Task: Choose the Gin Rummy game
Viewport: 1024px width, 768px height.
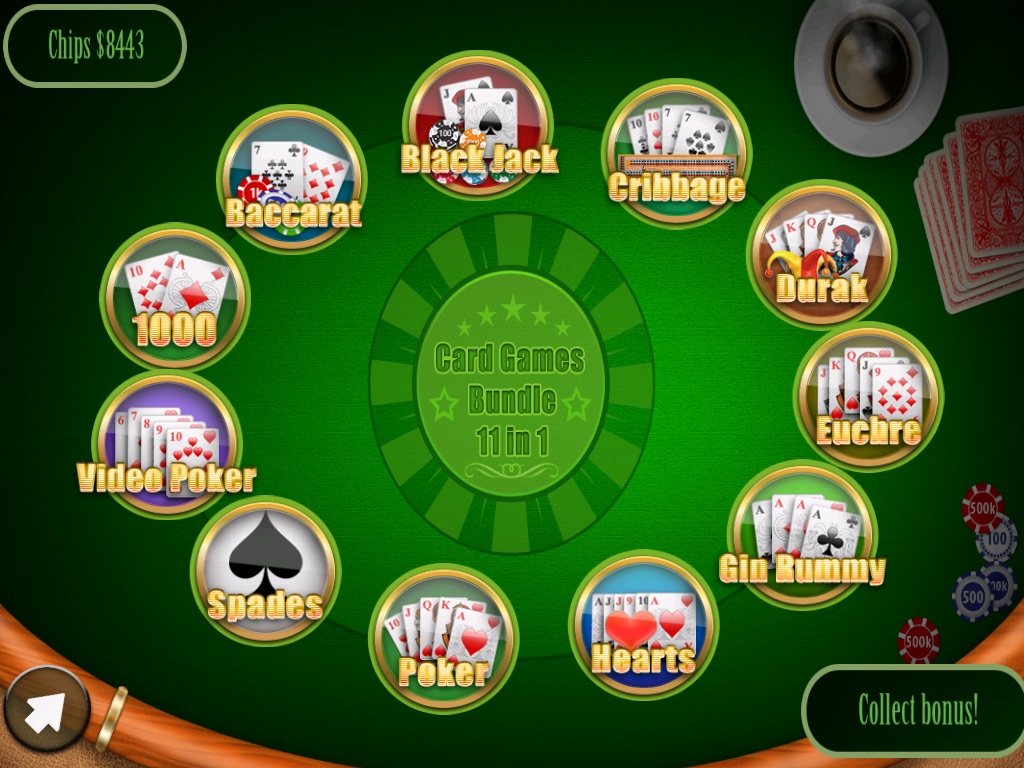Action: pyautogui.click(x=802, y=534)
